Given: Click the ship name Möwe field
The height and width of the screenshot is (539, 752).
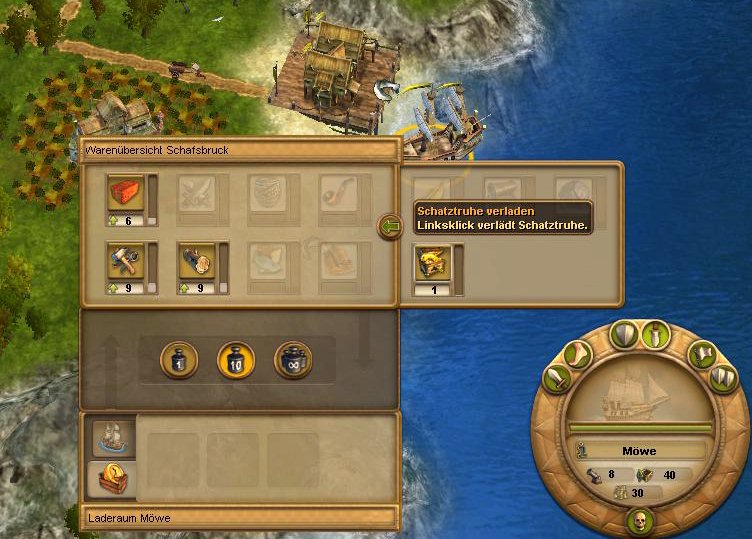Looking at the screenshot, I should tap(638, 451).
